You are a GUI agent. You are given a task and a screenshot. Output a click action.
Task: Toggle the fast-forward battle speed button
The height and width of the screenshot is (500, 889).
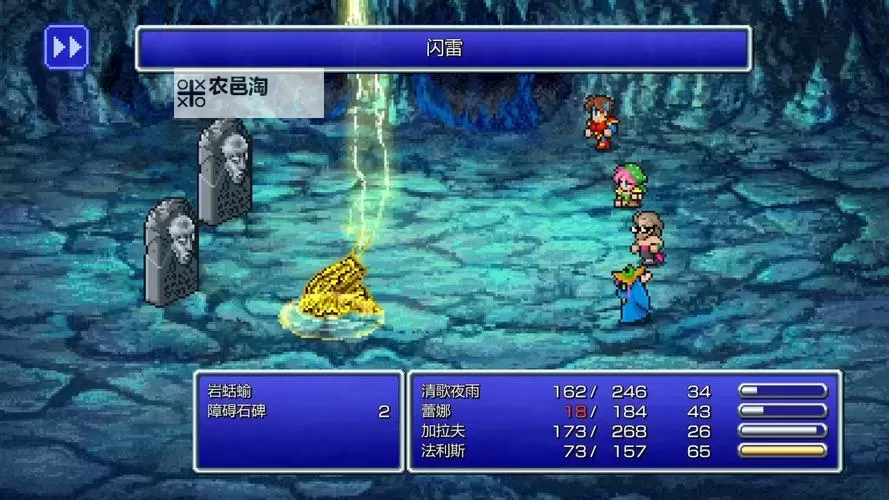pyautogui.click(x=67, y=47)
